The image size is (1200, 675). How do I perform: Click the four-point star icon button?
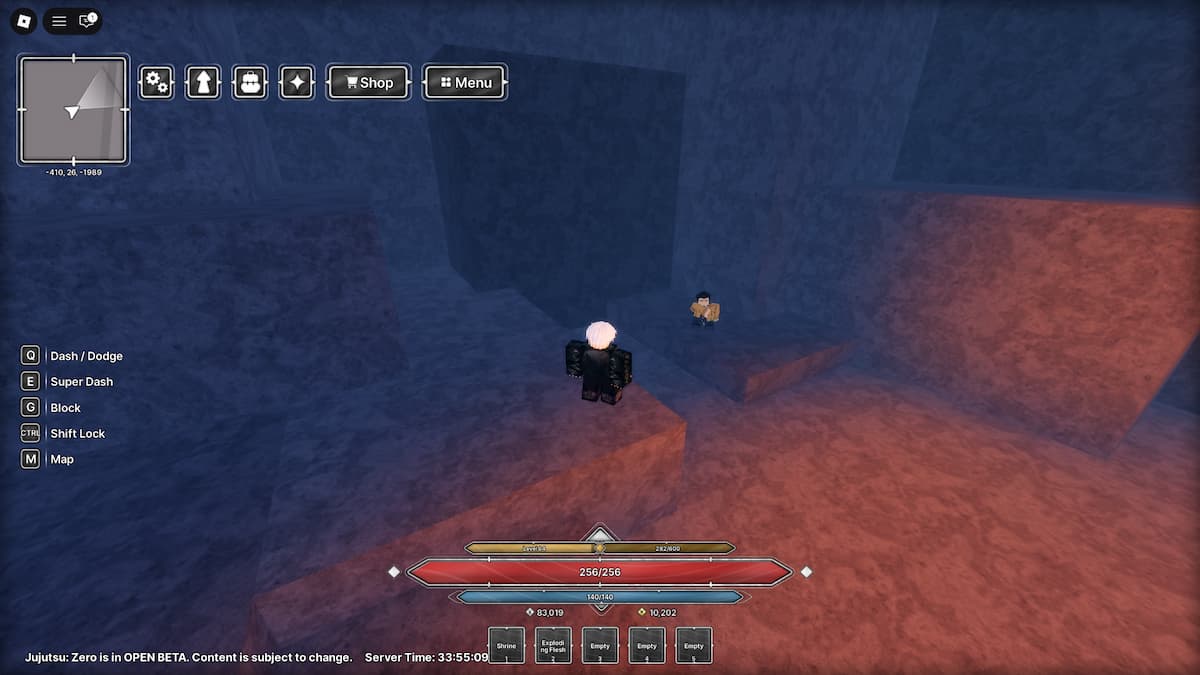click(x=297, y=82)
